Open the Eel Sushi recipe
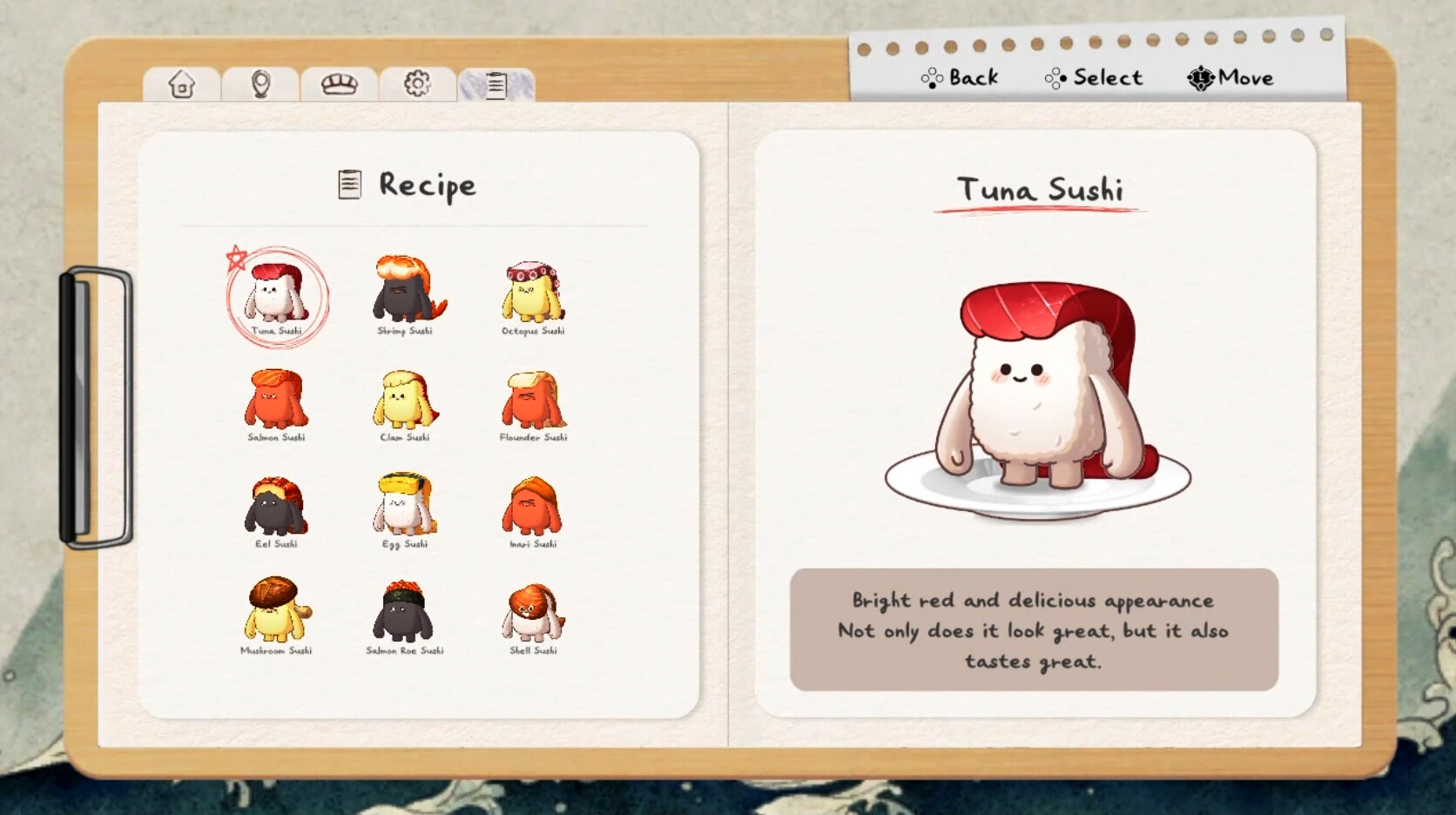The image size is (1456, 815). click(277, 508)
